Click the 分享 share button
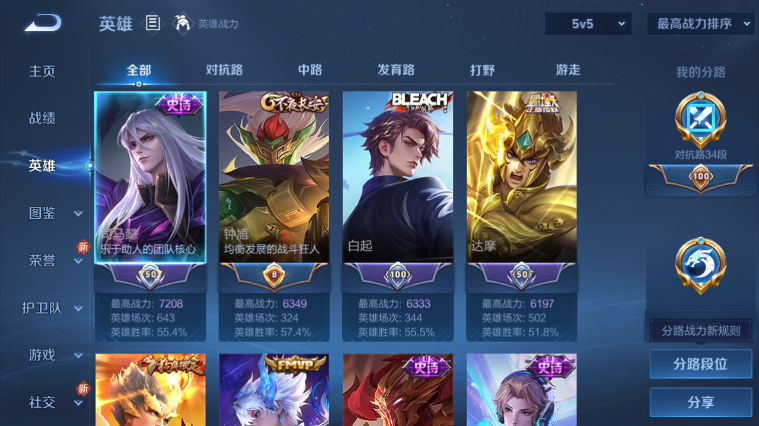 pos(700,402)
